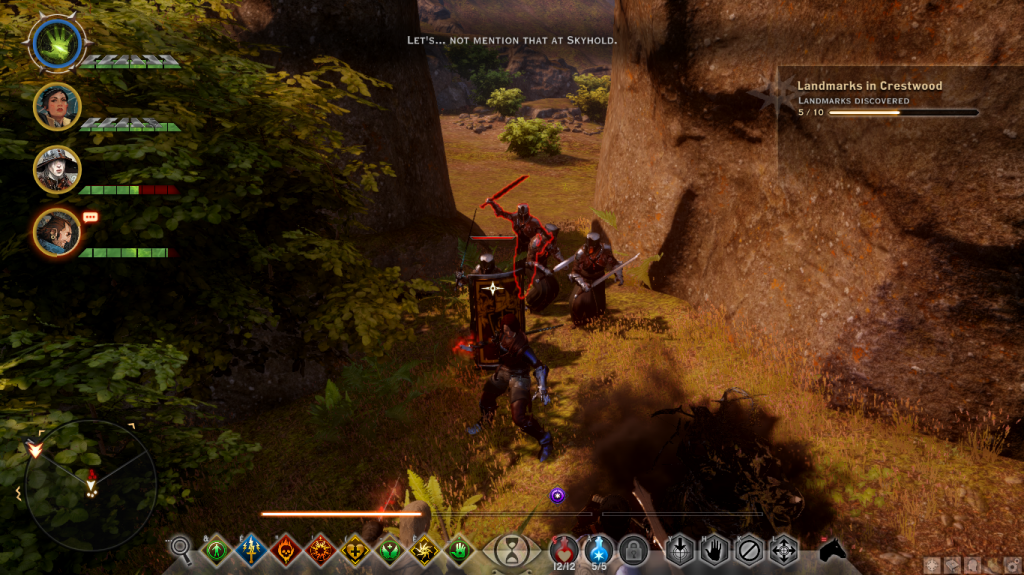Trigger the red burst ability
1024x575 pixels.
(320, 549)
